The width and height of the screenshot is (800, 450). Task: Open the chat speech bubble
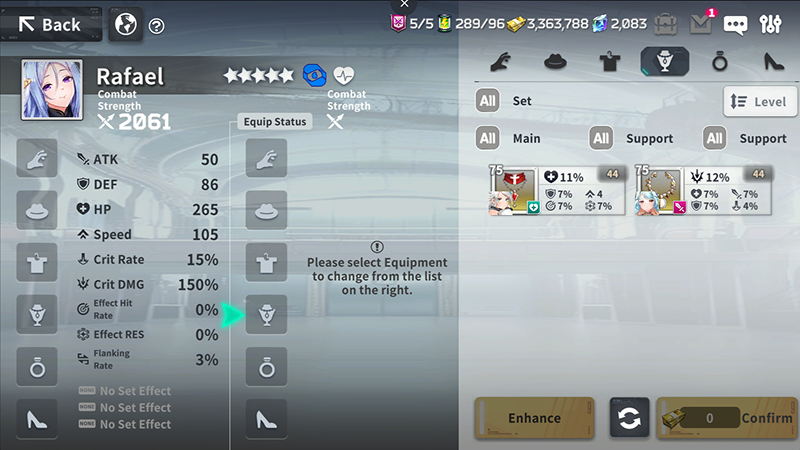click(735, 24)
